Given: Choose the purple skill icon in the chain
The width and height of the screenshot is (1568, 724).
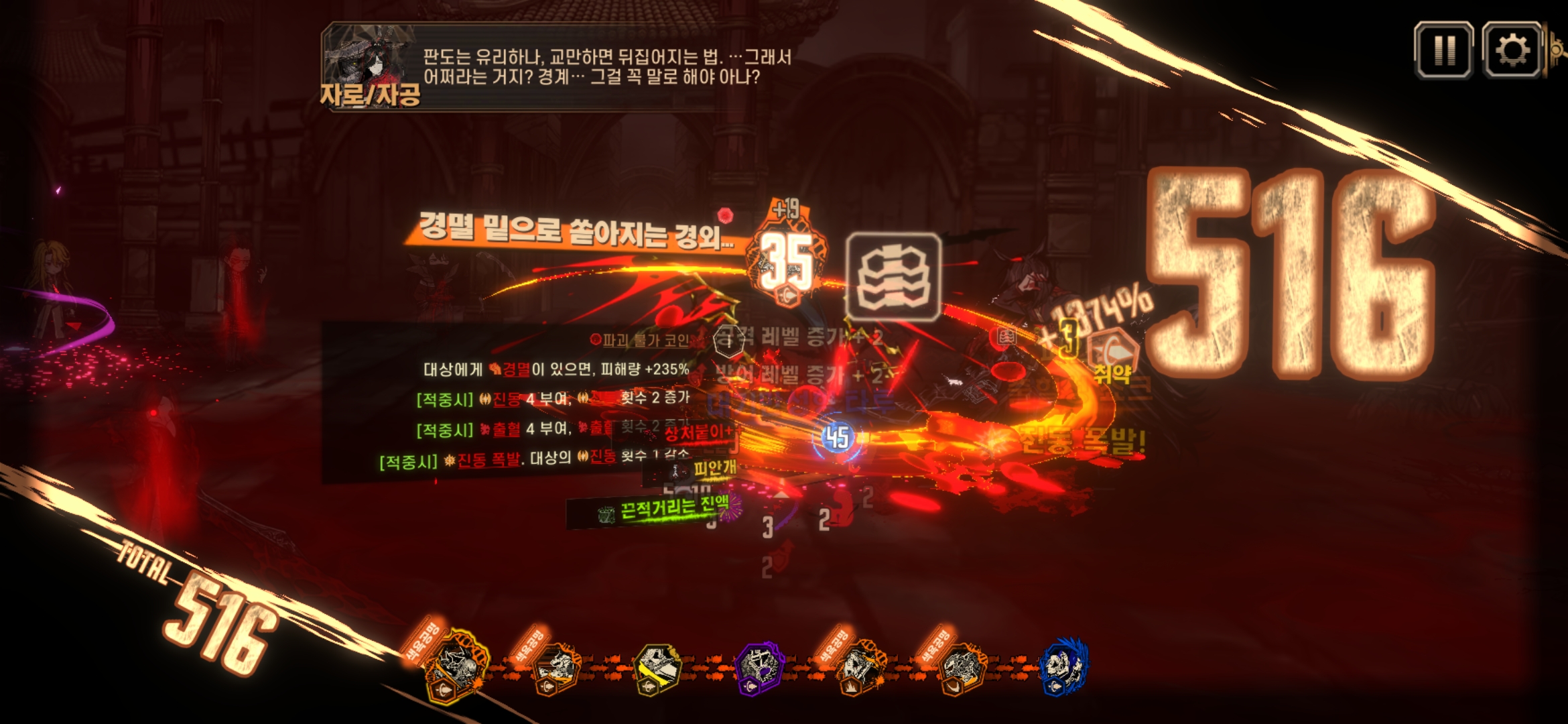Looking at the screenshot, I should 759,668.
